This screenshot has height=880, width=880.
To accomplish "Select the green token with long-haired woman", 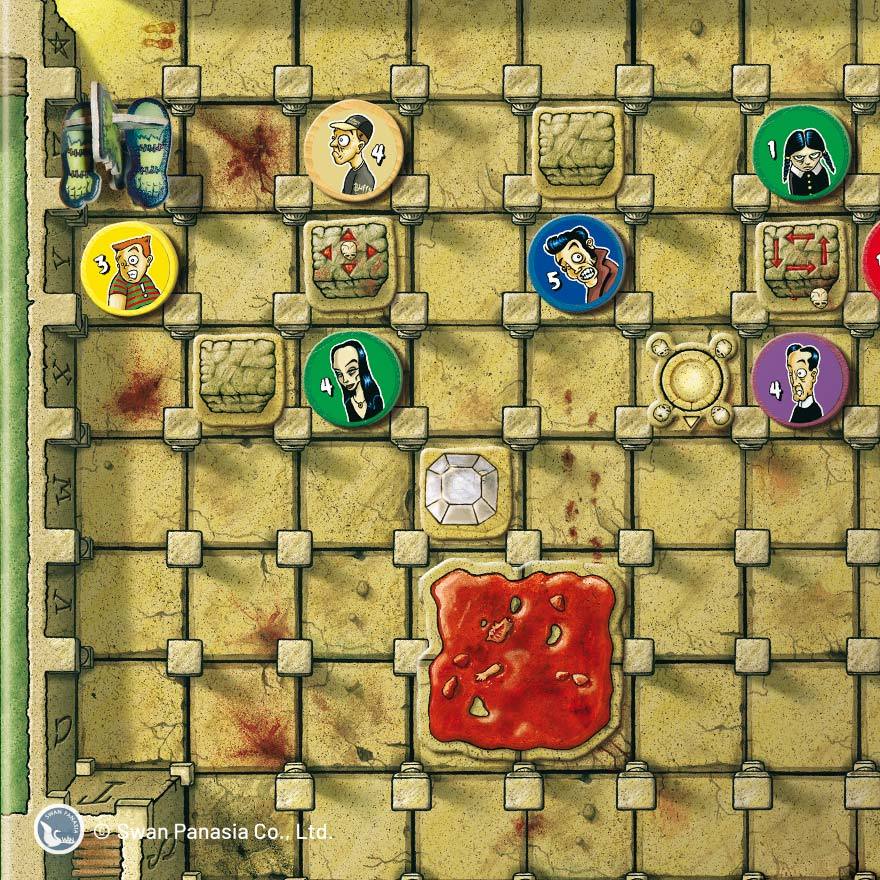I will coord(353,380).
